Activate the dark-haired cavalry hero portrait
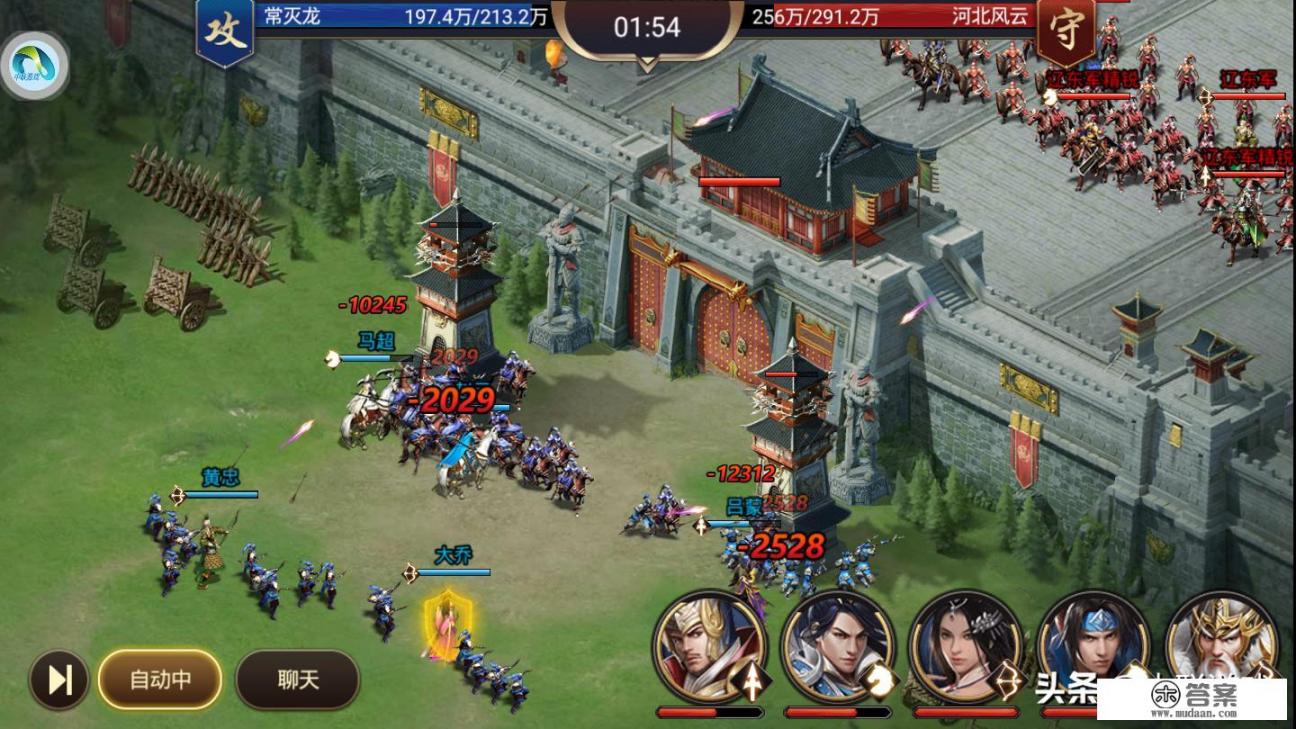Screen dimensions: 1296x729 point(837,647)
